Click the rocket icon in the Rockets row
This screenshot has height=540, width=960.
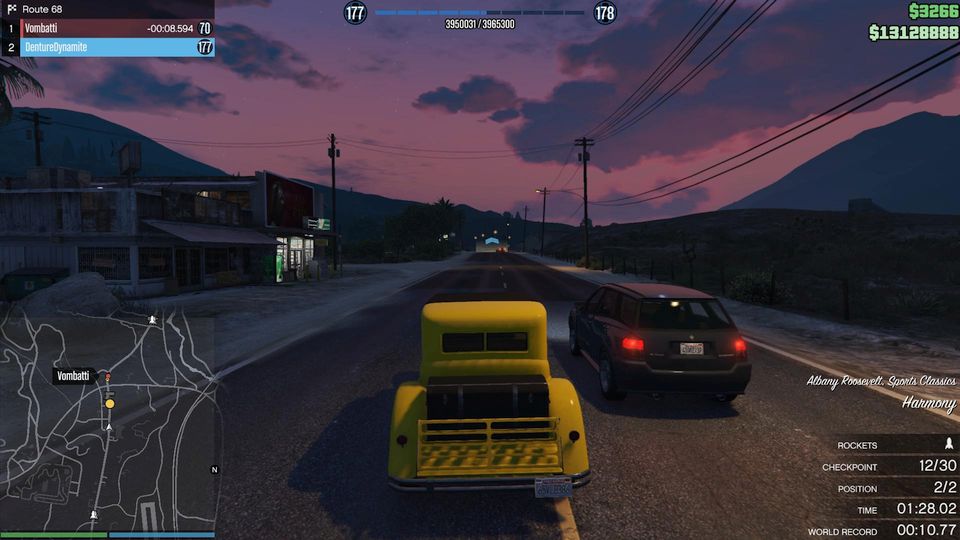click(x=948, y=444)
